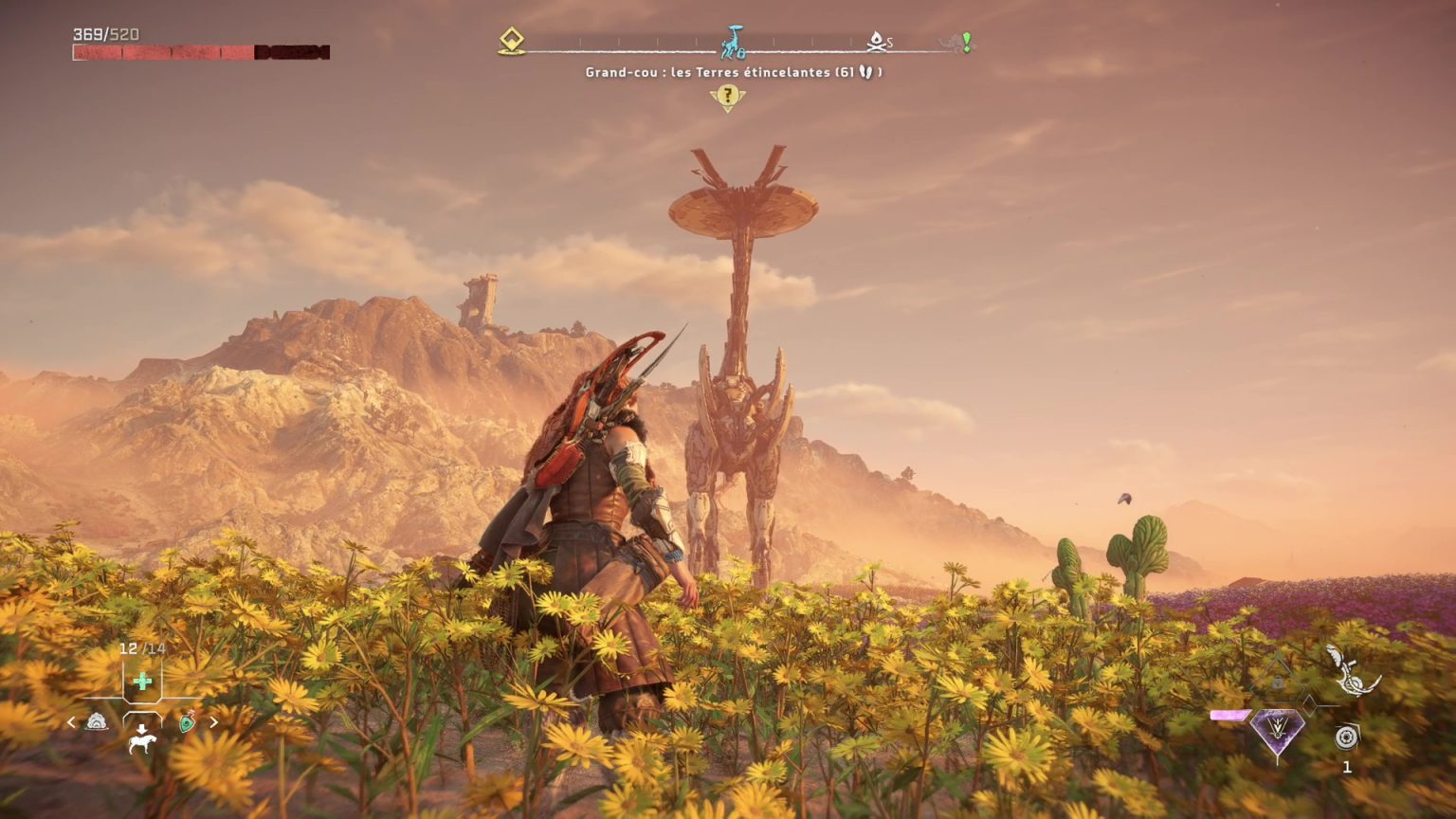The height and width of the screenshot is (819, 1456).
Task: Select the yellow quest marker on the compass
Action: tap(512, 41)
